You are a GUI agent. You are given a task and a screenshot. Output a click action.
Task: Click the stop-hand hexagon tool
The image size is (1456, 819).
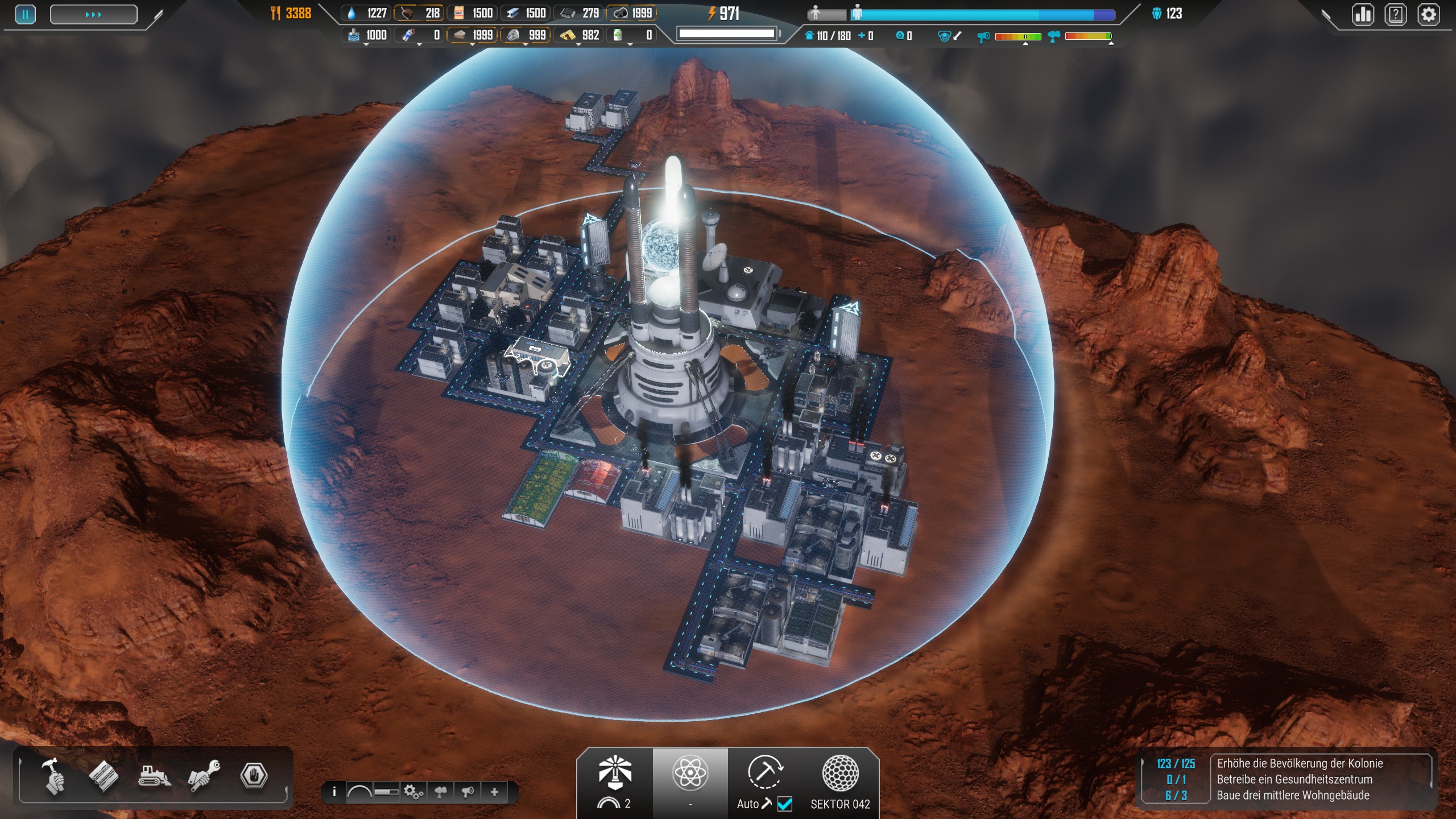[x=254, y=776]
